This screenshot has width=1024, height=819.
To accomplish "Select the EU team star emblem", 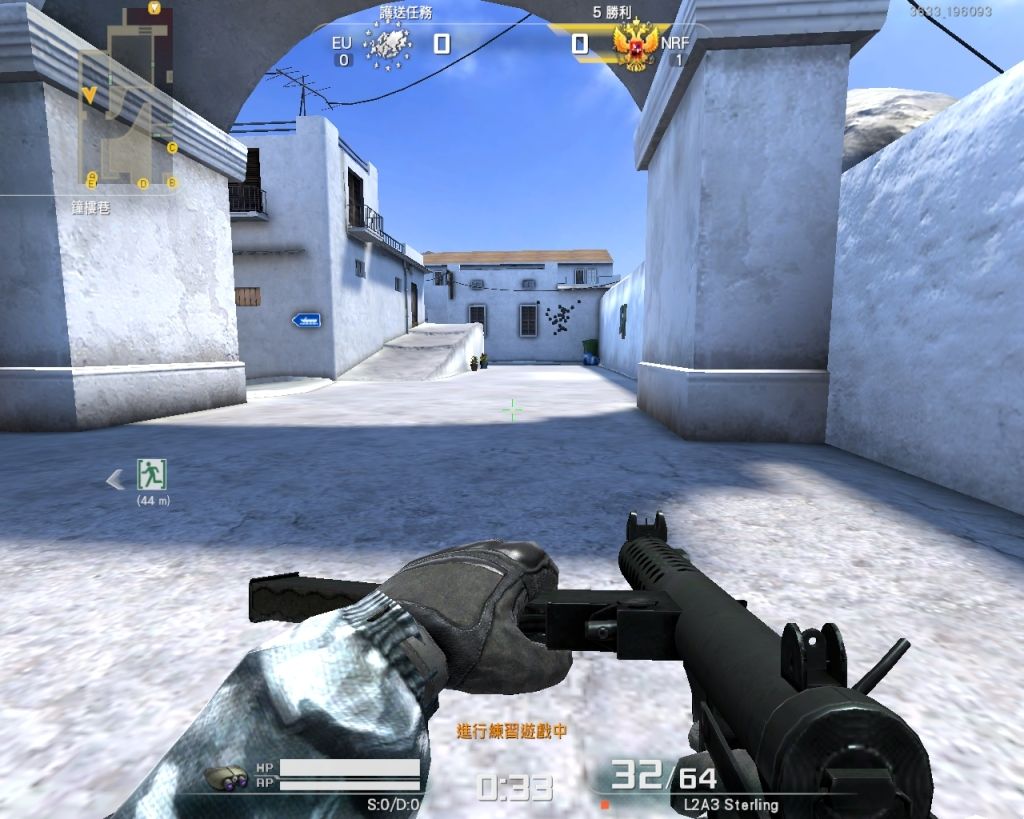I will [388, 45].
